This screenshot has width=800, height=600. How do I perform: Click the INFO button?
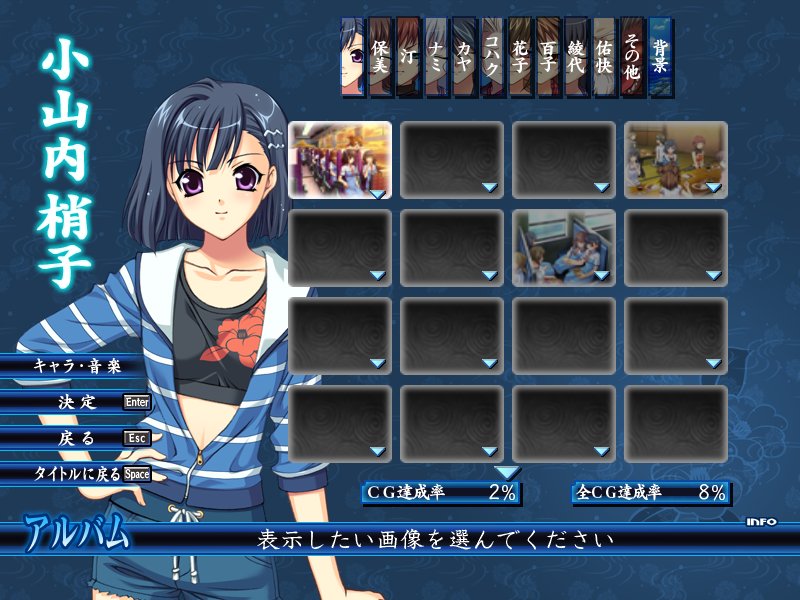(761, 521)
